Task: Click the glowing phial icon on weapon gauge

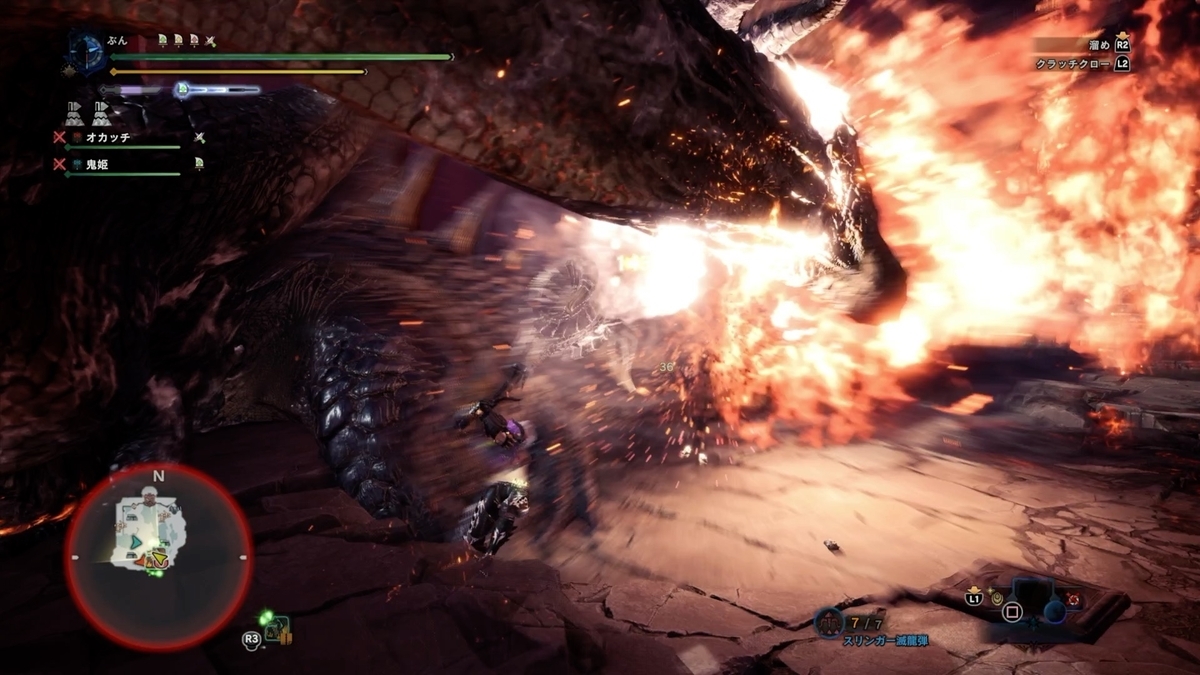Action: [x=182, y=90]
